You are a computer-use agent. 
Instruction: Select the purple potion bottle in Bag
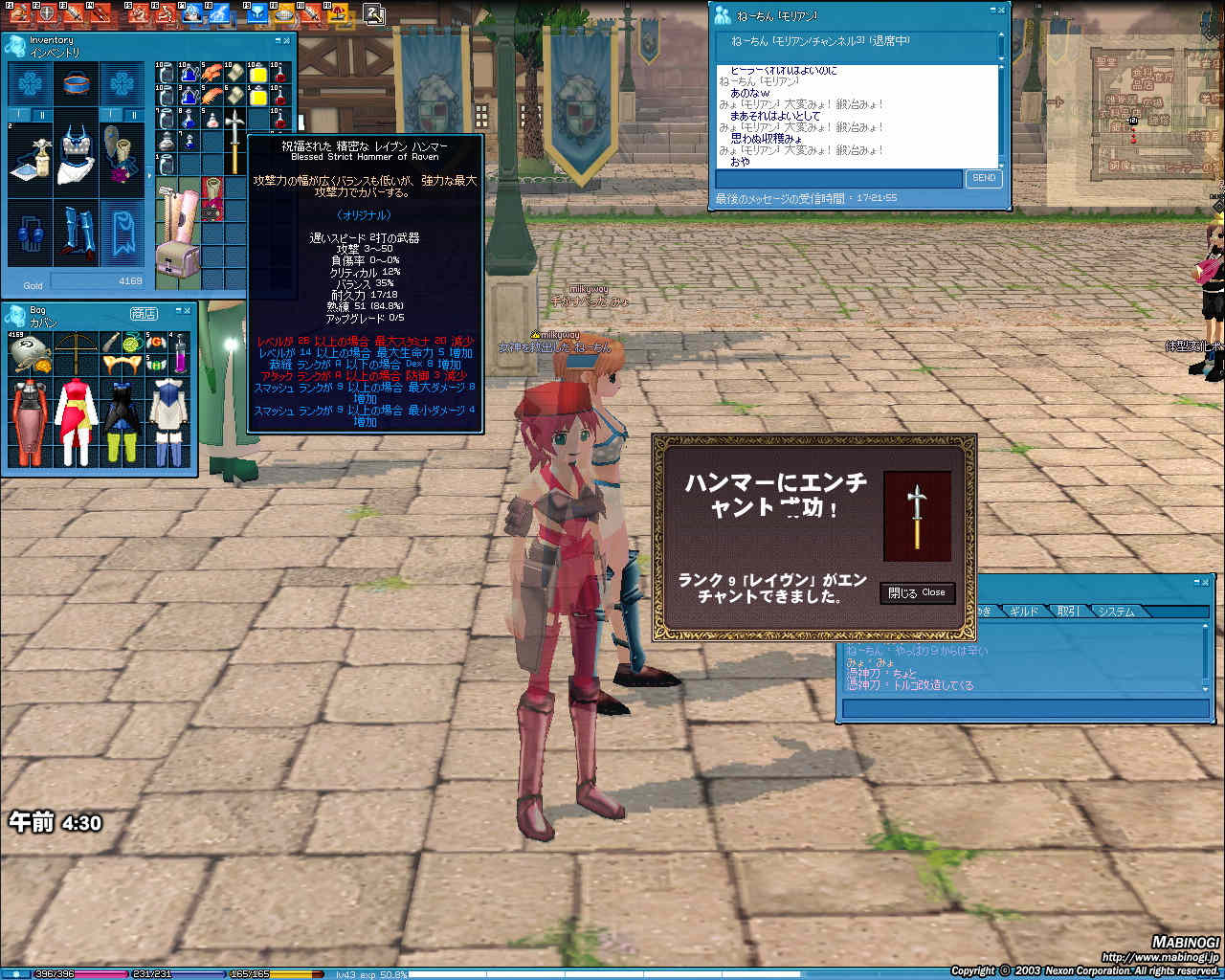pyautogui.click(x=180, y=352)
